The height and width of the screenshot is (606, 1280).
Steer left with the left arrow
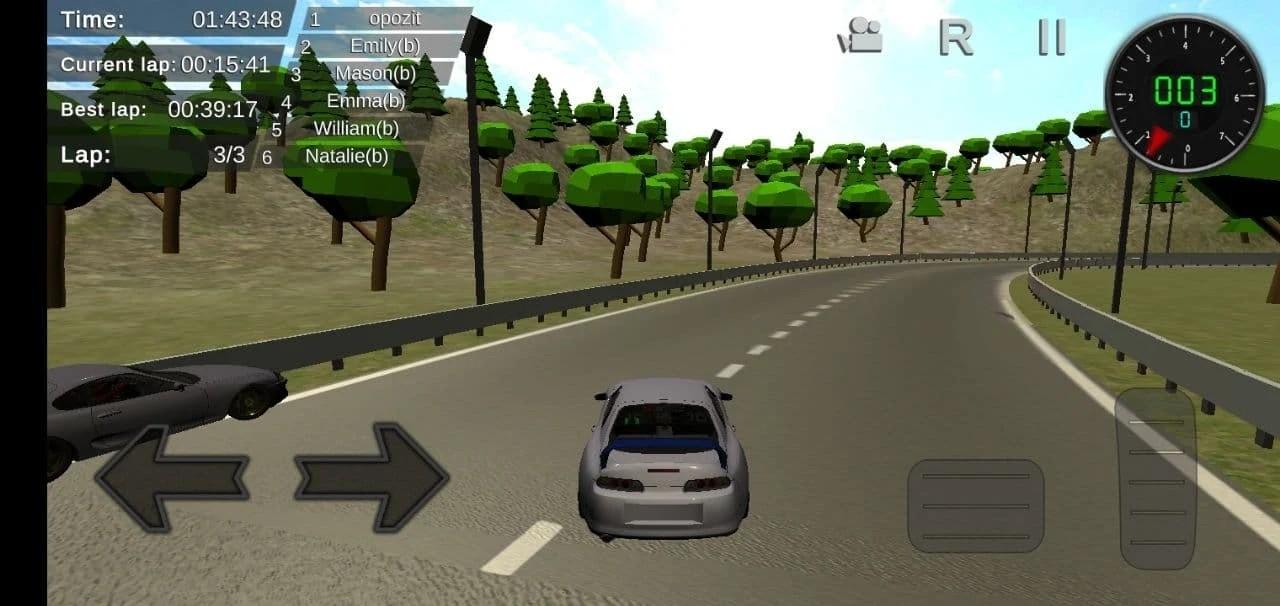point(171,477)
